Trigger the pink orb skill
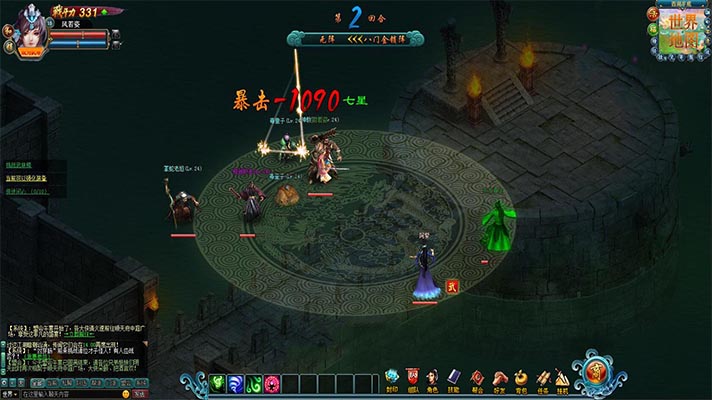Image resolution: width=712 pixels, height=400 pixels. click(272, 384)
